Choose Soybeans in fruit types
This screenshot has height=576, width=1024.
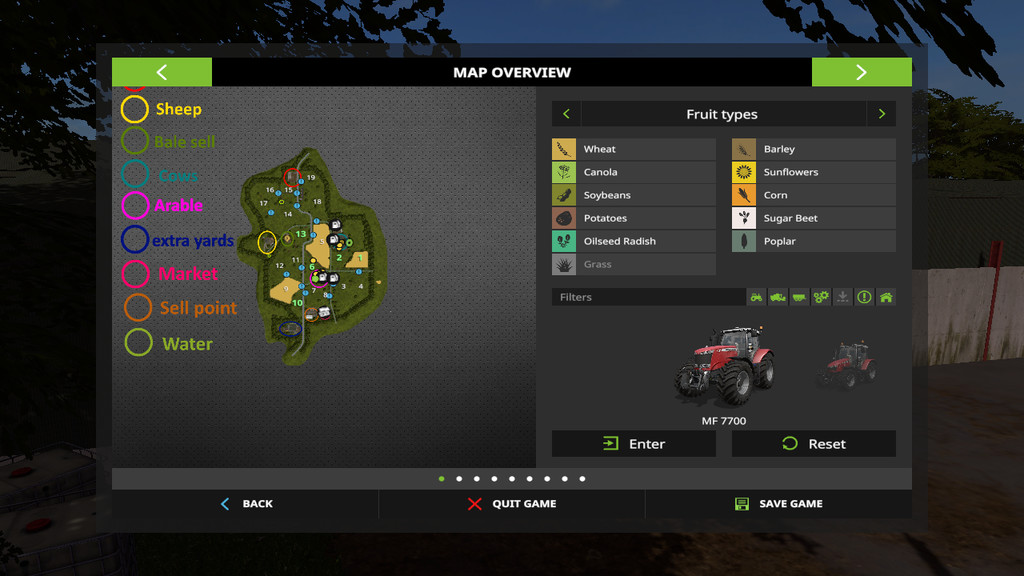[x=633, y=195]
